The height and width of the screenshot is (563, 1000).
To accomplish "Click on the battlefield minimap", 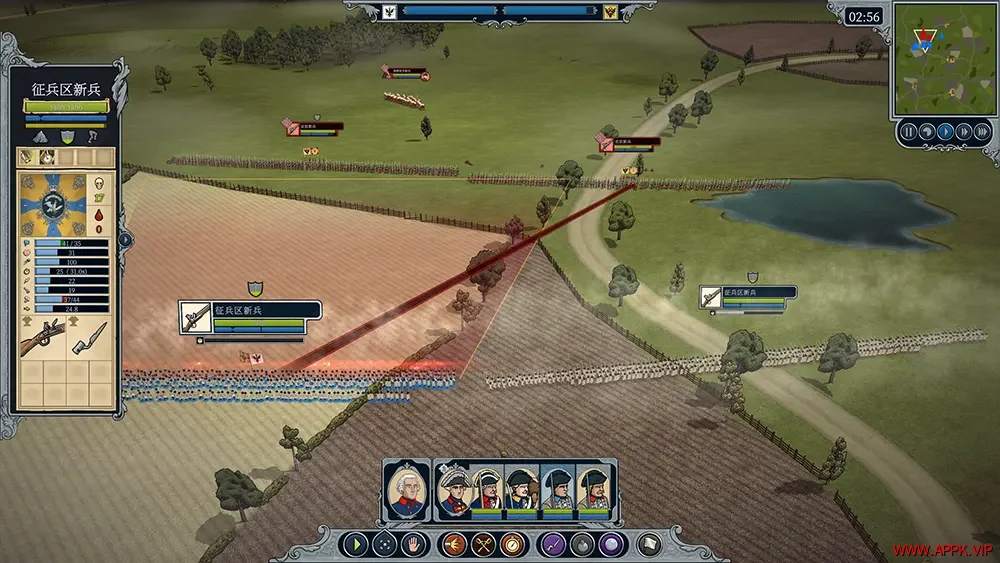I will click(x=943, y=59).
